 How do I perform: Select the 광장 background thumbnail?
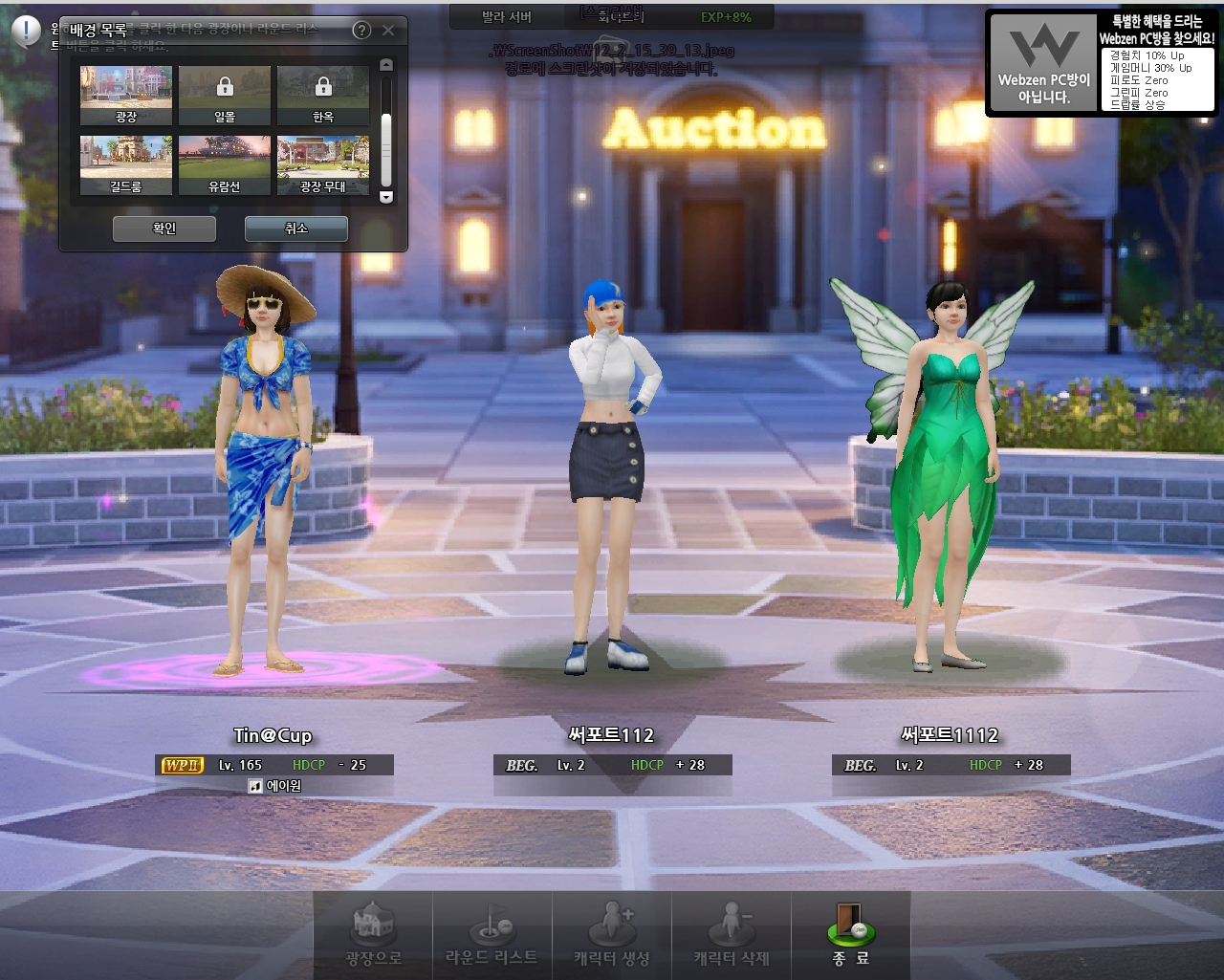(126, 95)
